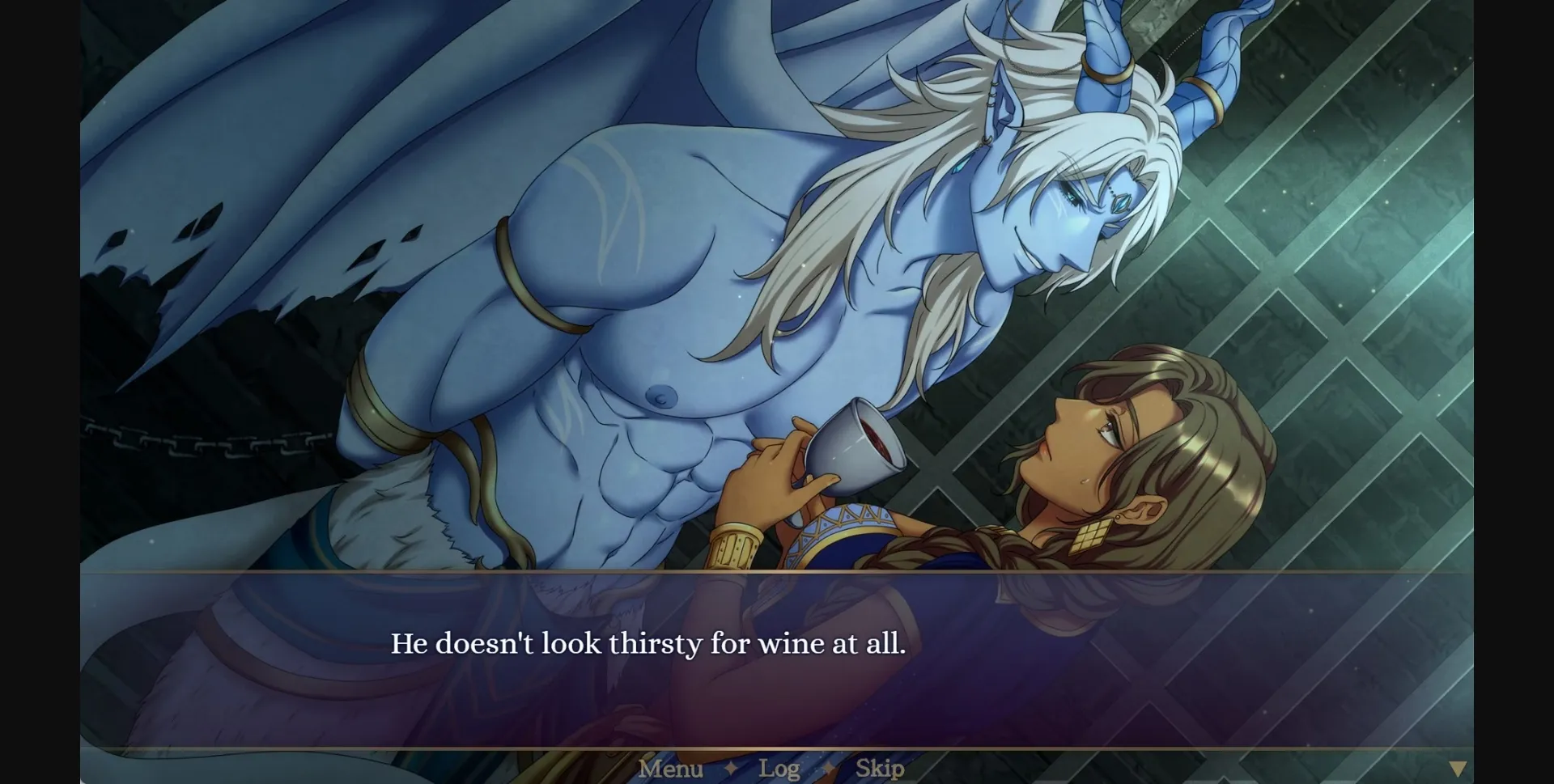The height and width of the screenshot is (784, 1554).
Task: Select the Log option in the bottom bar
Action: tap(779, 767)
